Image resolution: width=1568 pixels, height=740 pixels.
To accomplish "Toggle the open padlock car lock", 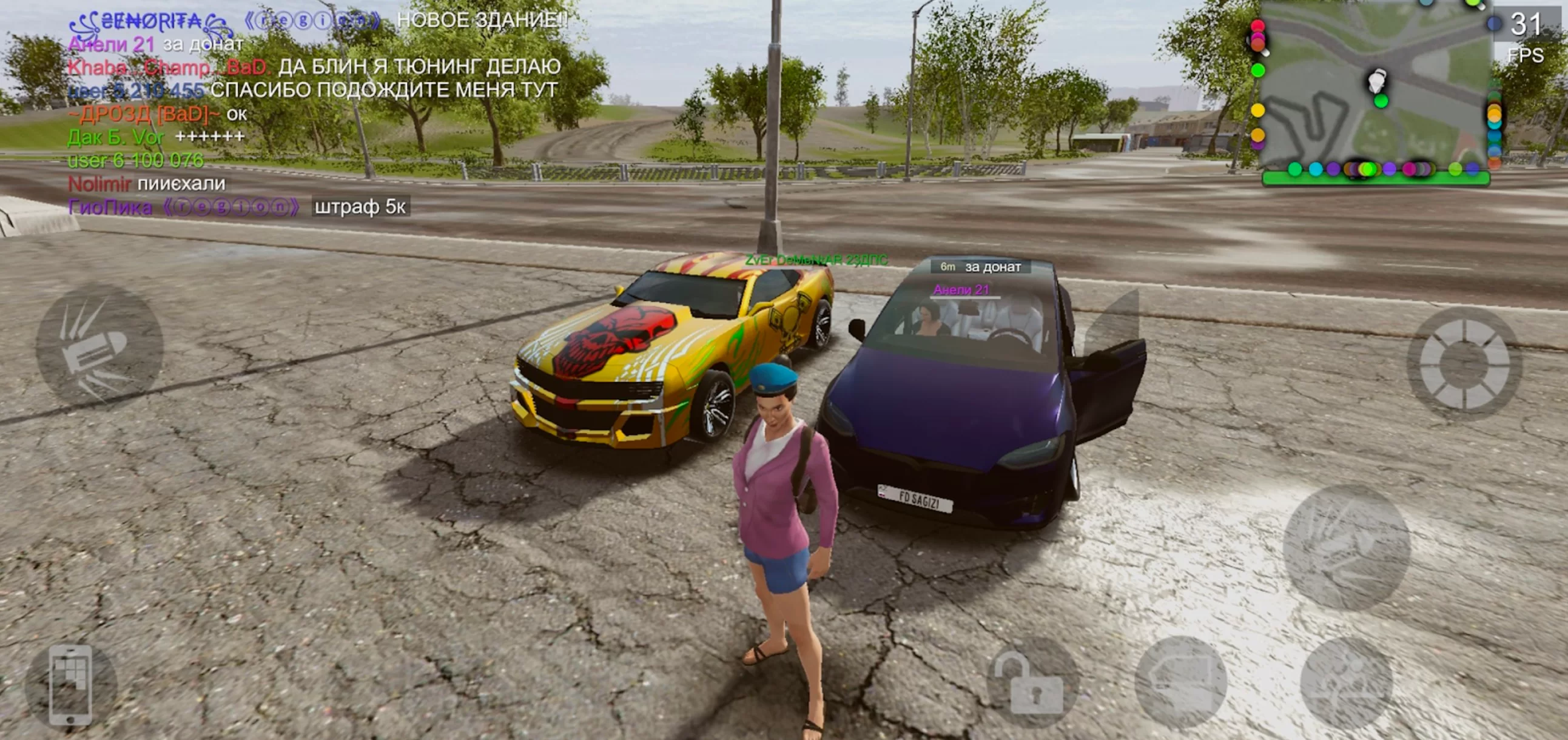I will click(1032, 683).
